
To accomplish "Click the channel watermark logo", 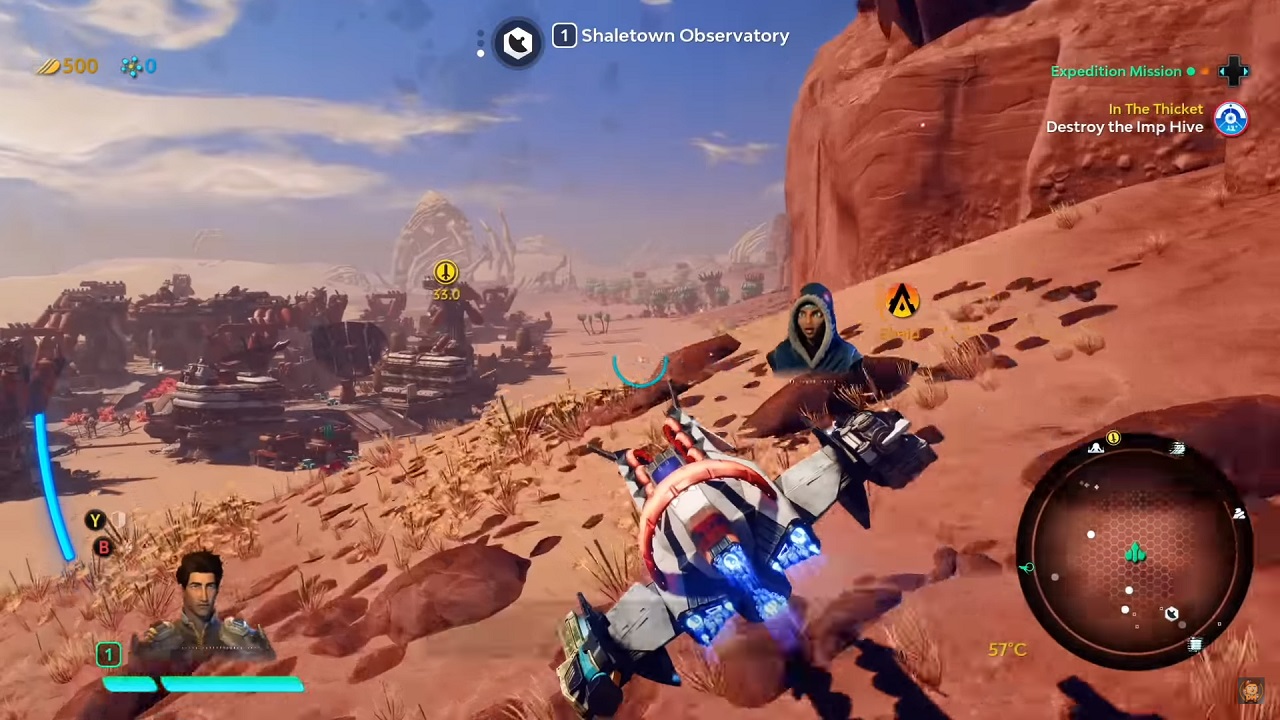I will pyautogui.click(x=1250, y=689).
